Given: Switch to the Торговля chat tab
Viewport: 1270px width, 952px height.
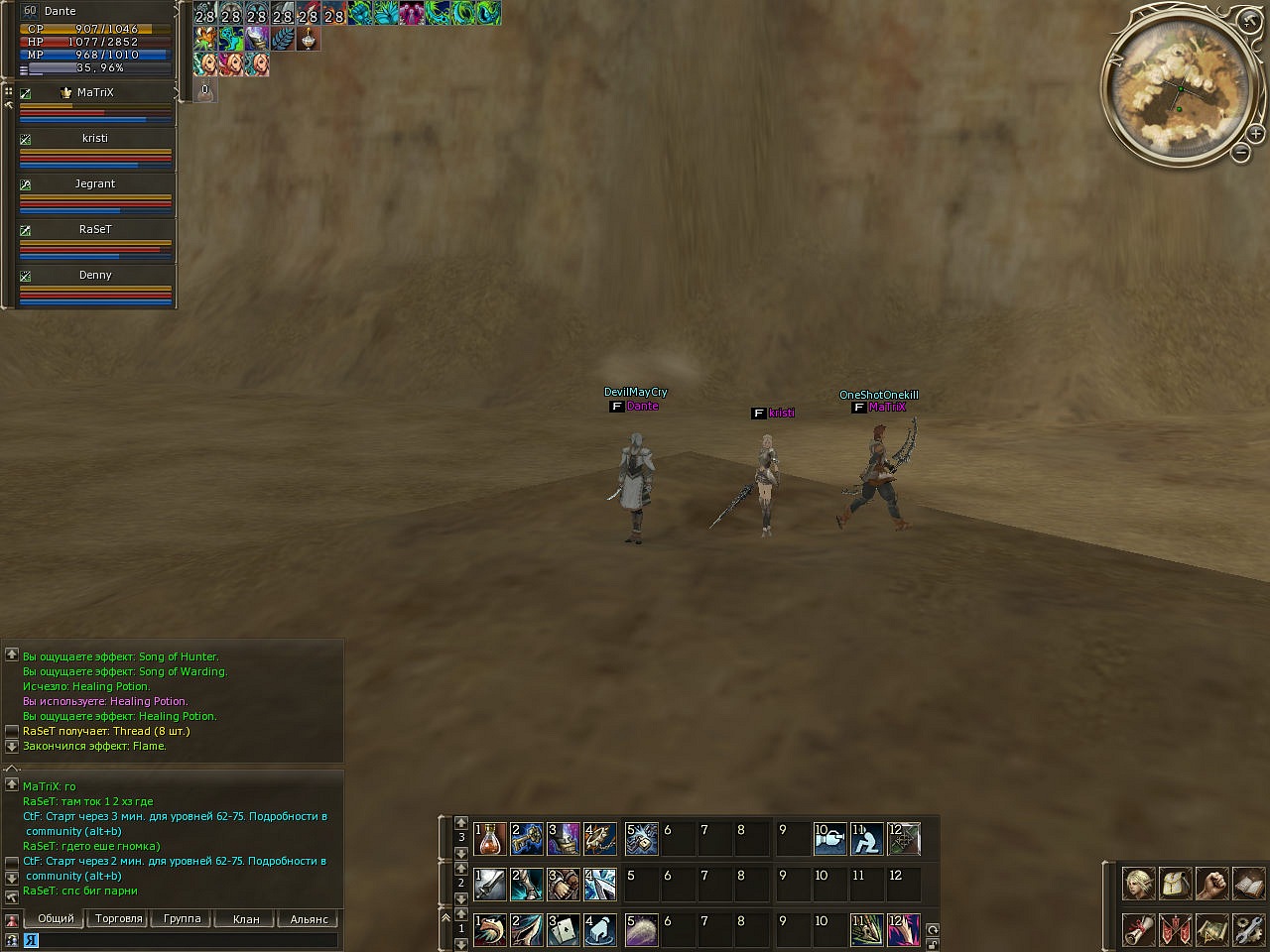Looking at the screenshot, I should tap(119, 919).
